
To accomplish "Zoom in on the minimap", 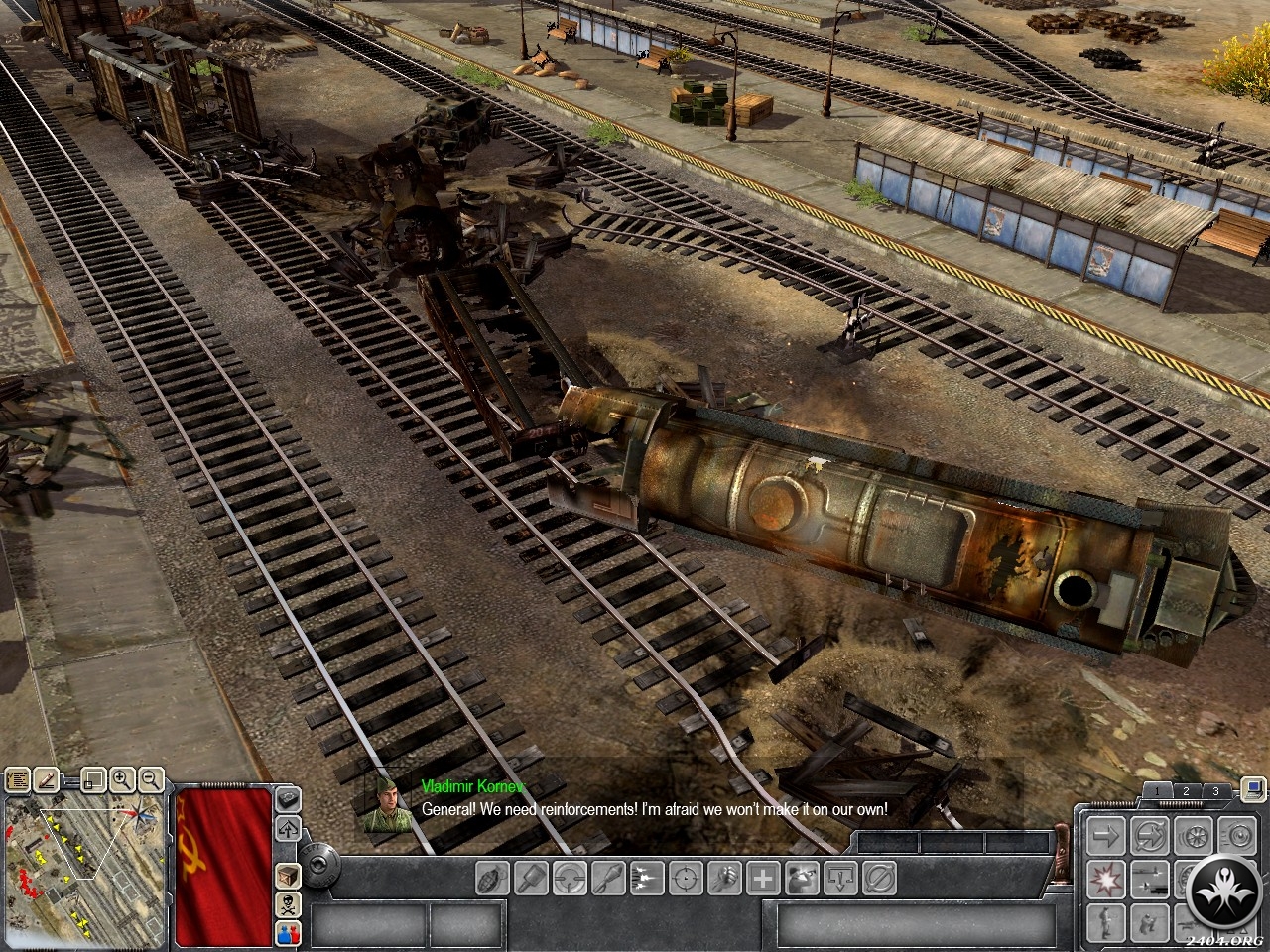I will point(122,780).
